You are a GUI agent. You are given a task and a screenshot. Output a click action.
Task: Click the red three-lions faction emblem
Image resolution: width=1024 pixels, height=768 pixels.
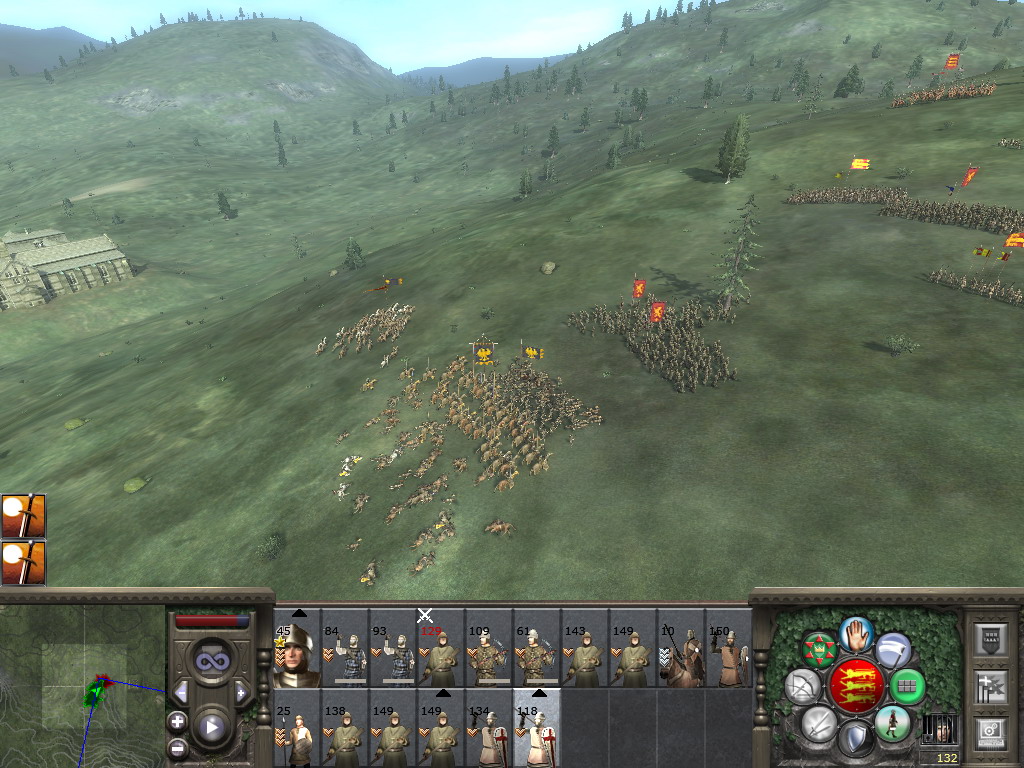coord(855,686)
